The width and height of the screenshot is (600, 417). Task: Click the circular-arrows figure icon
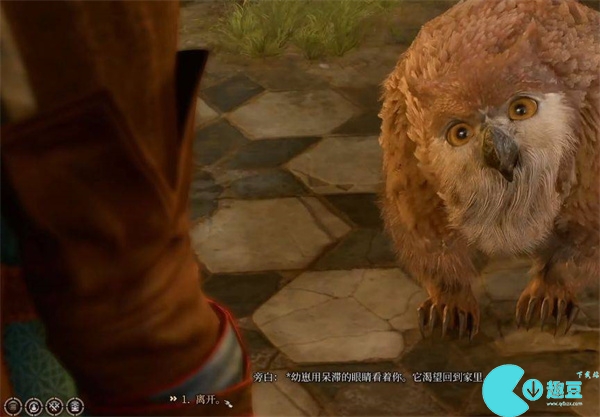tap(34, 406)
